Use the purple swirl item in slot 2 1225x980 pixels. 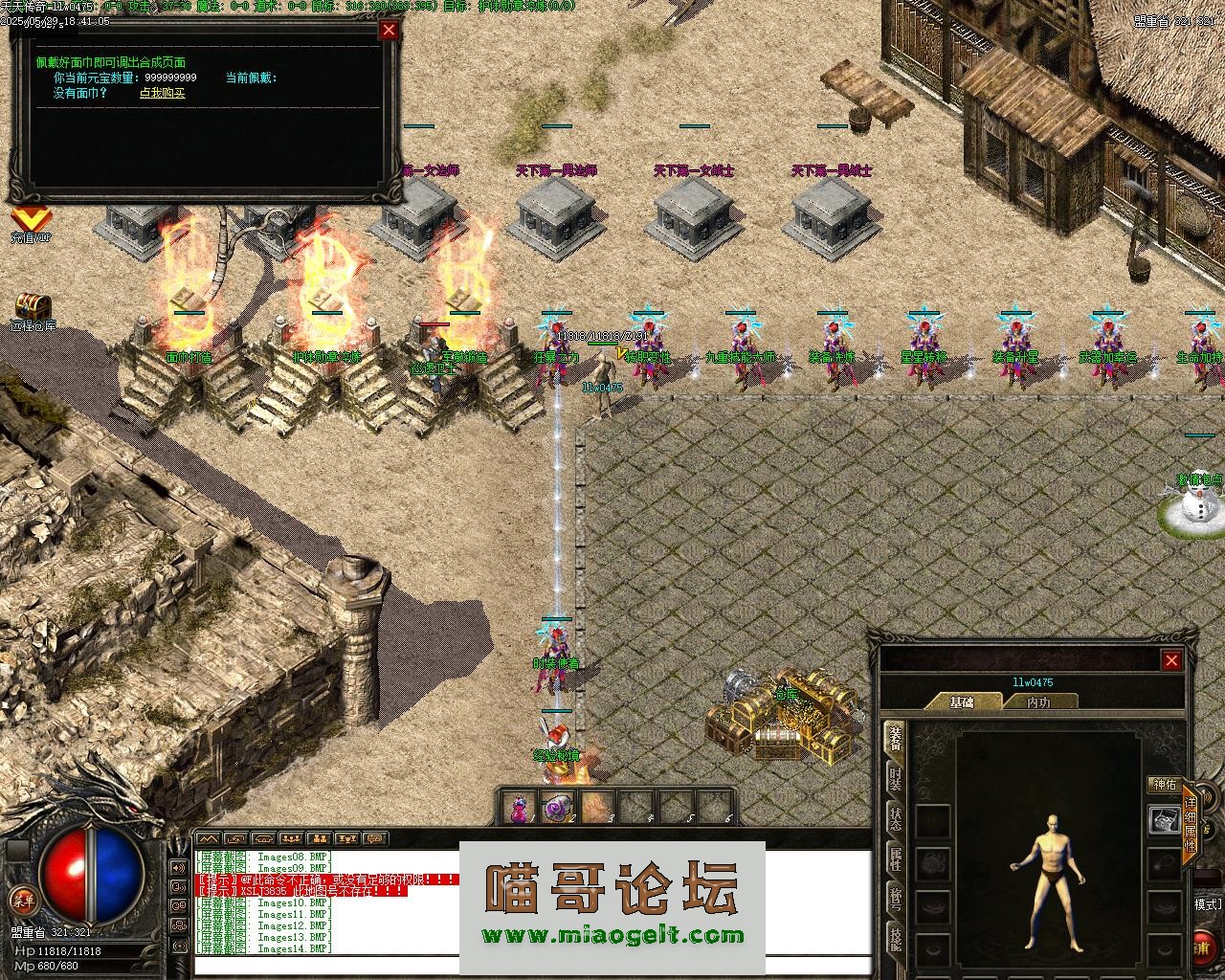tap(557, 807)
